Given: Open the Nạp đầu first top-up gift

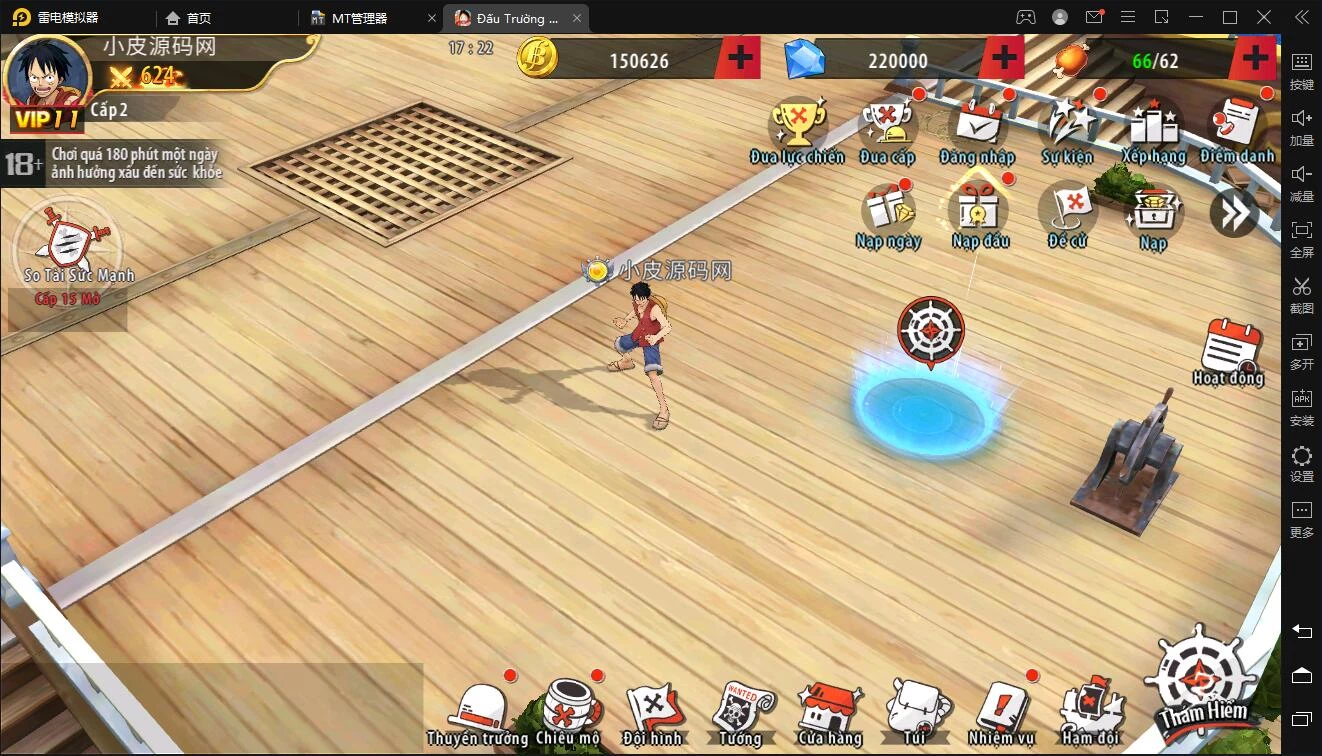Looking at the screenshot, I should pyautogui.click(x=980, y=214).
